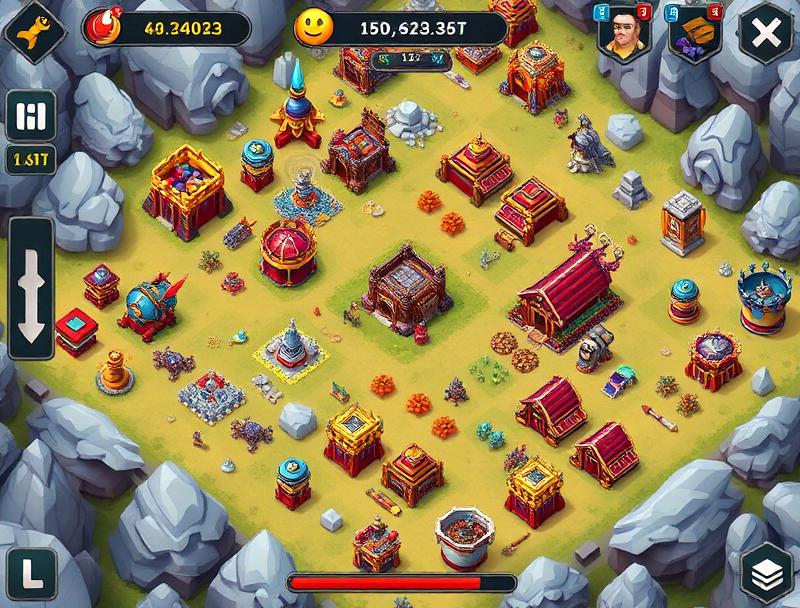Image resolution: width=800 pixels, height=608 pixels.
Task: Click the L button
Action: click(x=30, y=574)
